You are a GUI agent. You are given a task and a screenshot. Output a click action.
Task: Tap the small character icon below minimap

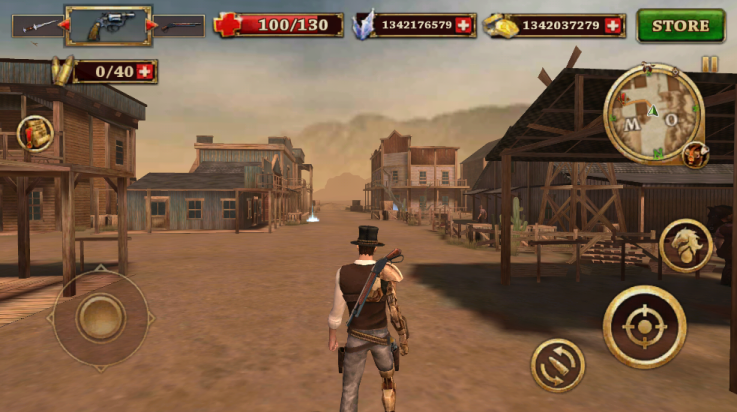point(694,155)
